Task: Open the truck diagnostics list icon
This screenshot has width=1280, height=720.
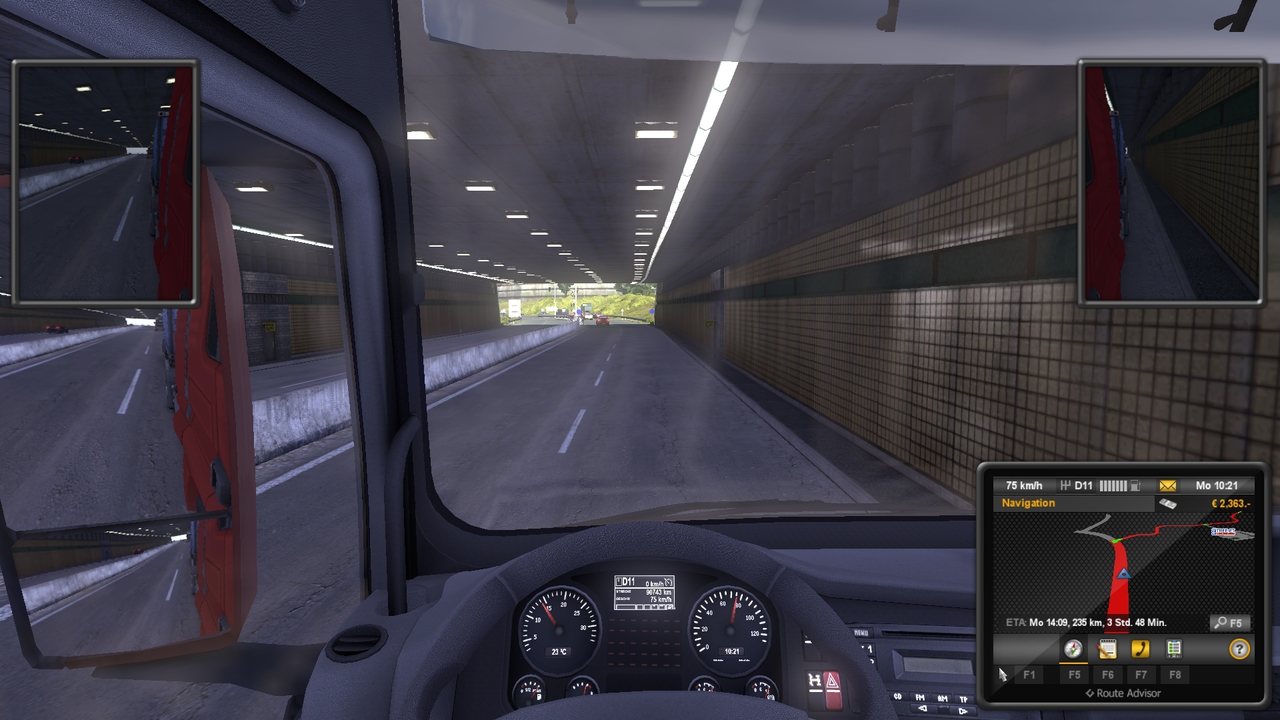Action: (1173, 648)
